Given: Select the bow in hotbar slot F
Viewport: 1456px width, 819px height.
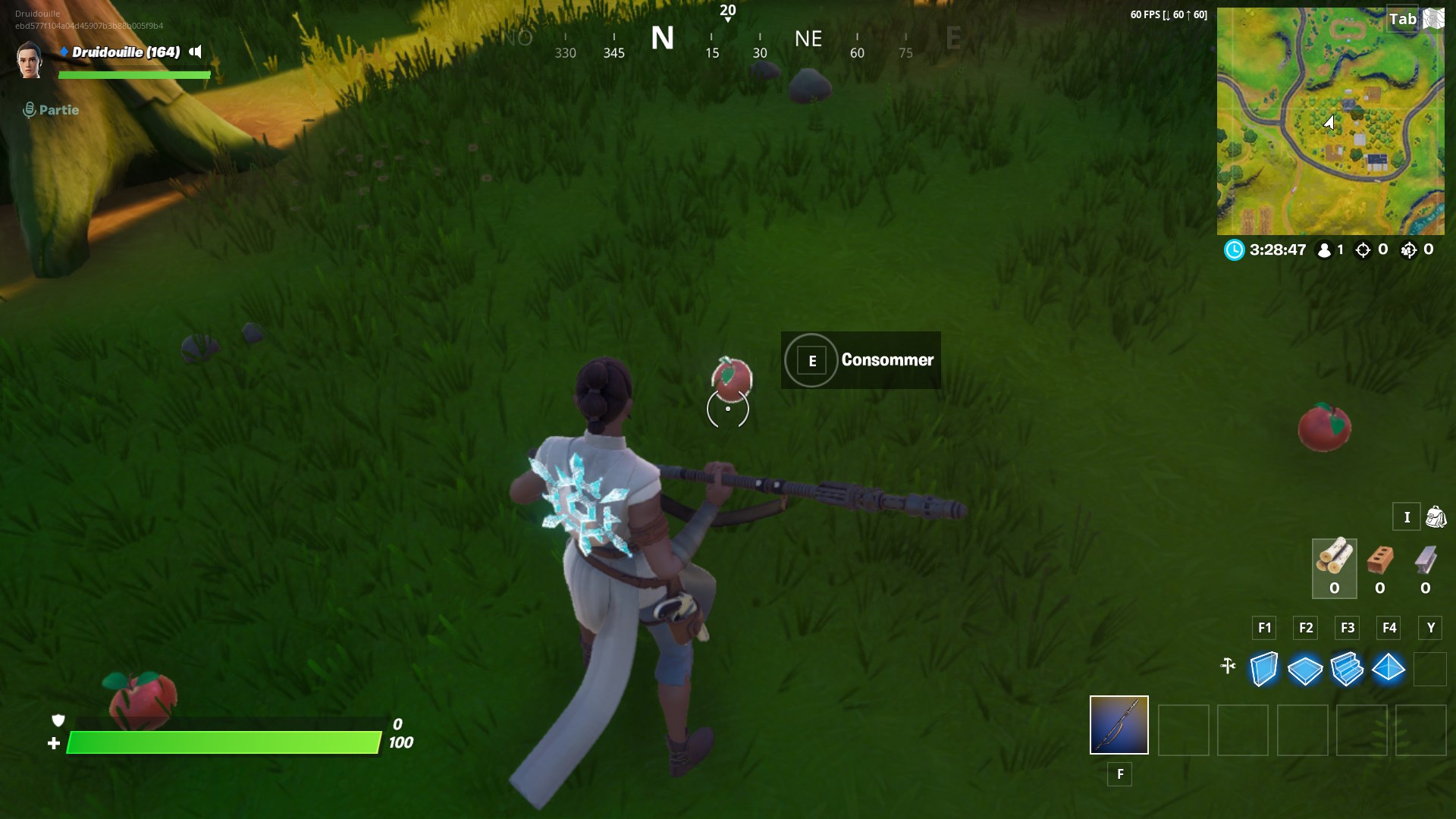Looking at the screenshot, I should [1118, 726].
